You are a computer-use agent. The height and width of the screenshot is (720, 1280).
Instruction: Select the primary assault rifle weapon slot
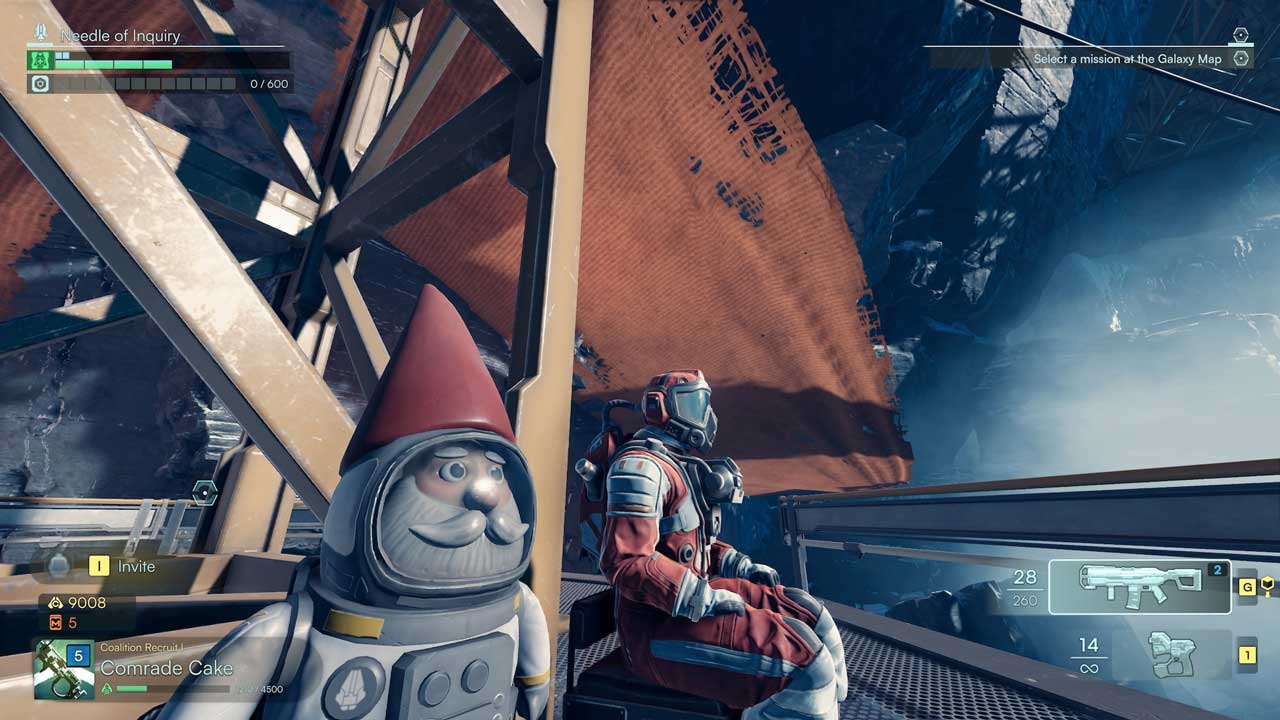point(1139,586)
